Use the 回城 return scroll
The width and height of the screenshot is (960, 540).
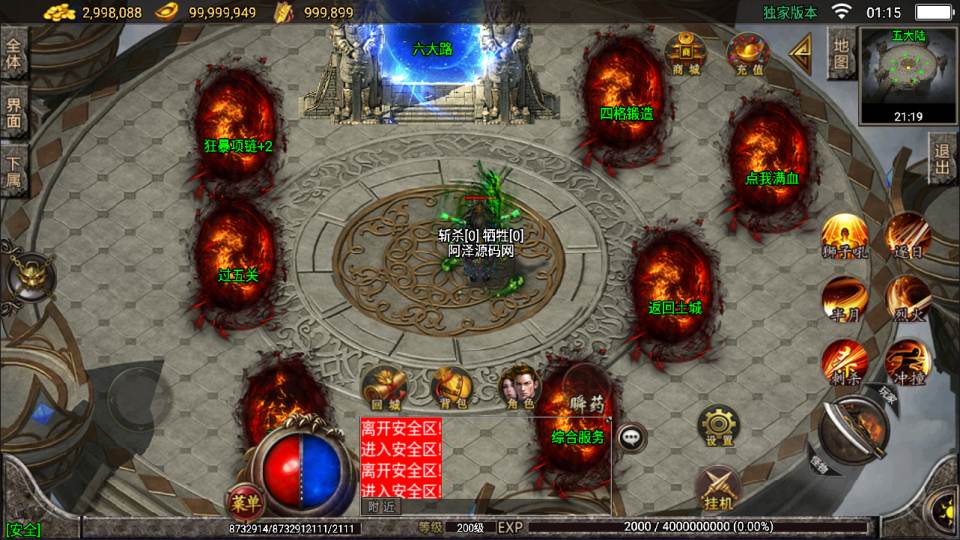[385, 389]
